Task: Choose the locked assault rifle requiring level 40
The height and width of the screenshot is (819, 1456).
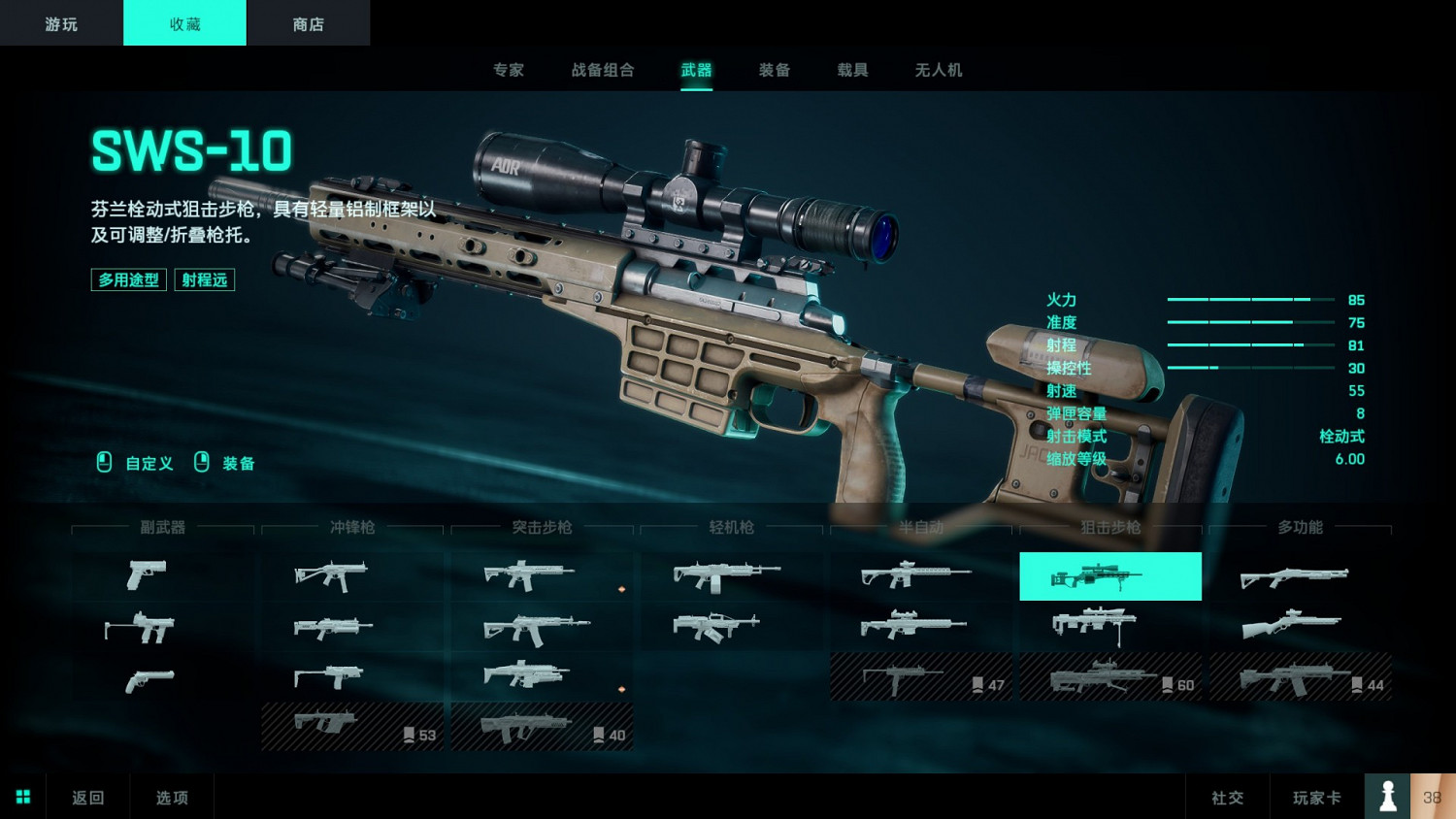Action: pos(541,727)
